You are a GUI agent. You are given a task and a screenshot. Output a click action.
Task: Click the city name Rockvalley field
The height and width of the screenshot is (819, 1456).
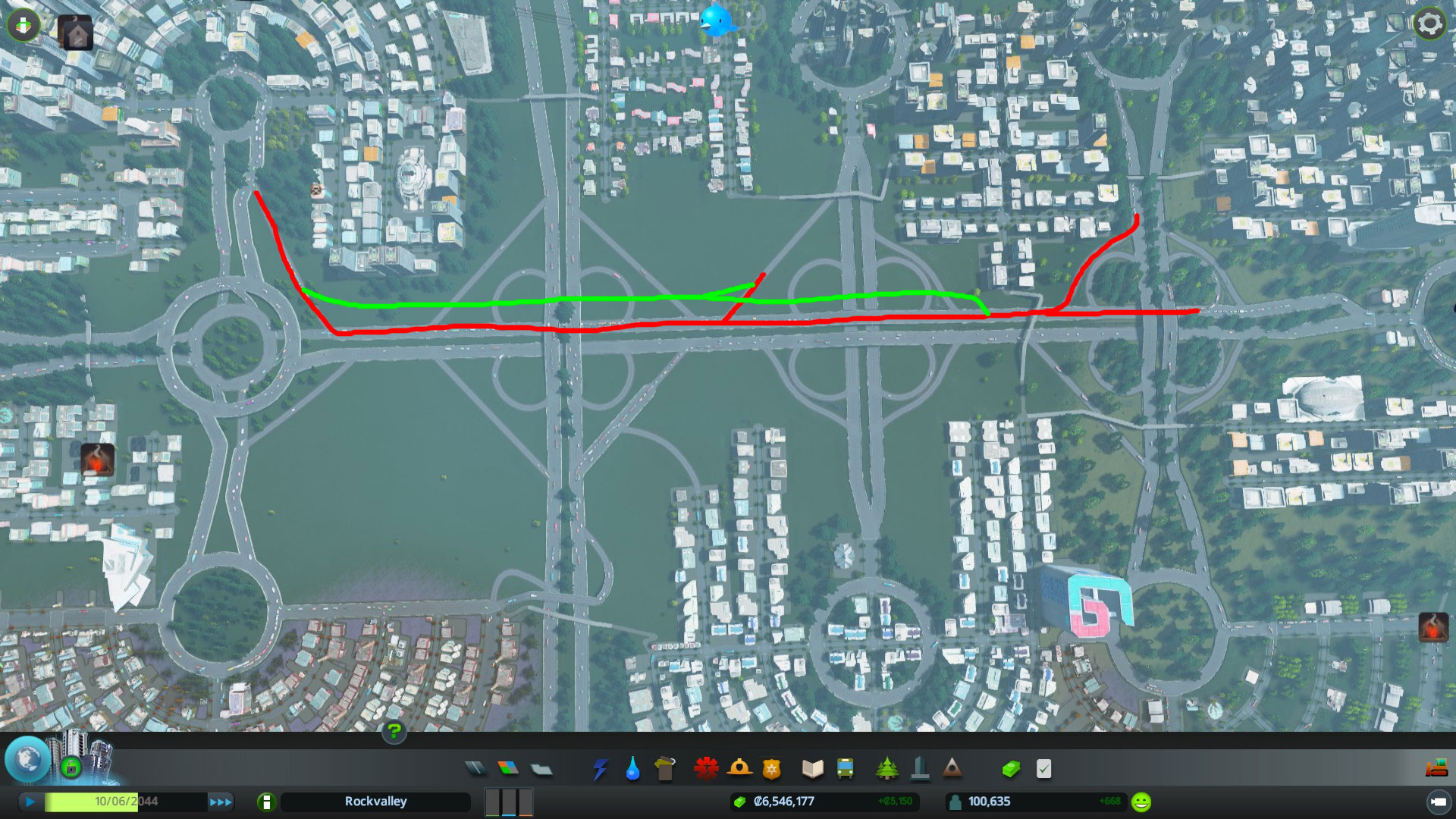[377, 801]
